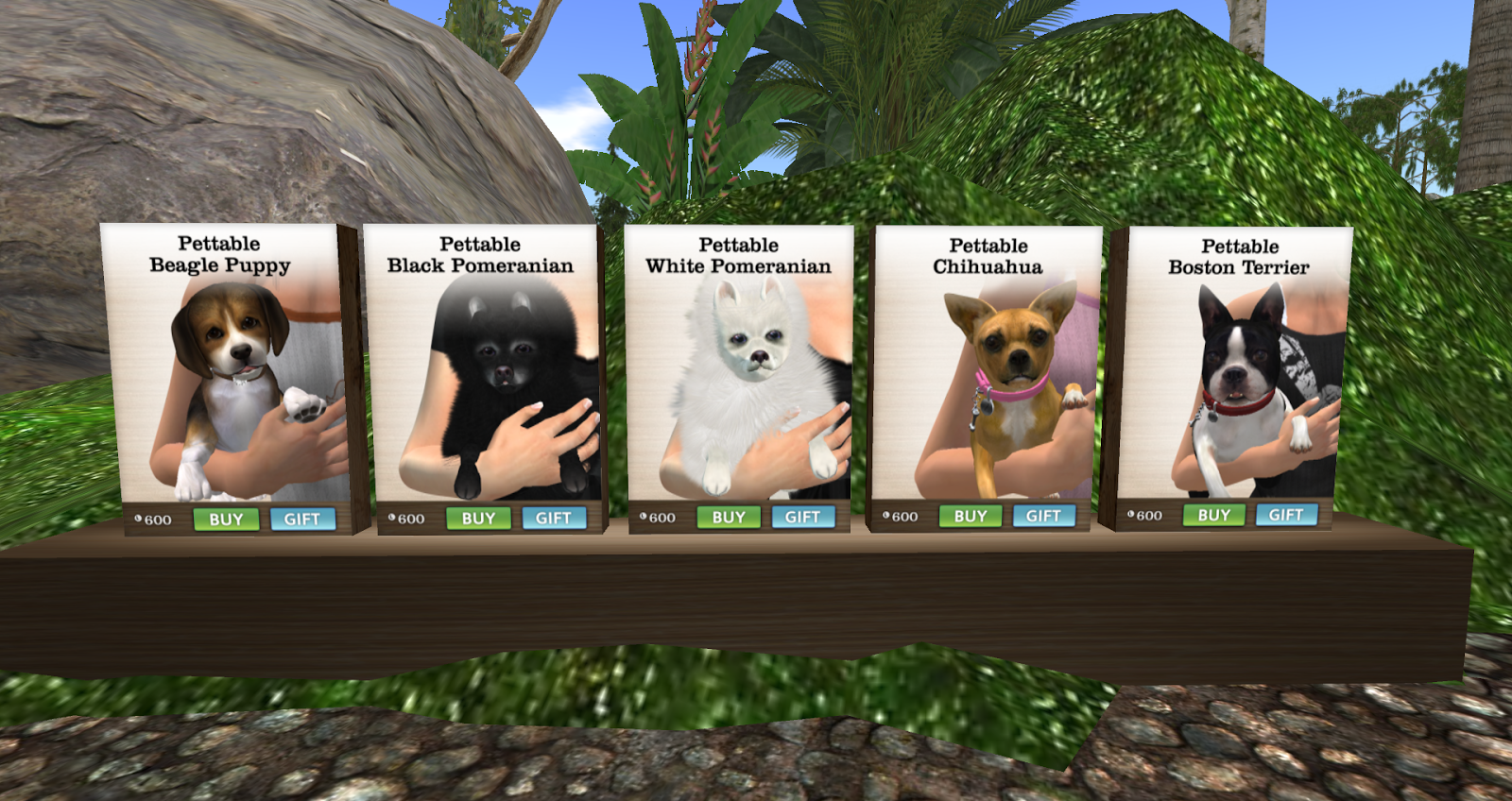Buy the Pettable Beagle Puppy
Viewport: 1512px width, 801px height.
[x=227, y=519]
